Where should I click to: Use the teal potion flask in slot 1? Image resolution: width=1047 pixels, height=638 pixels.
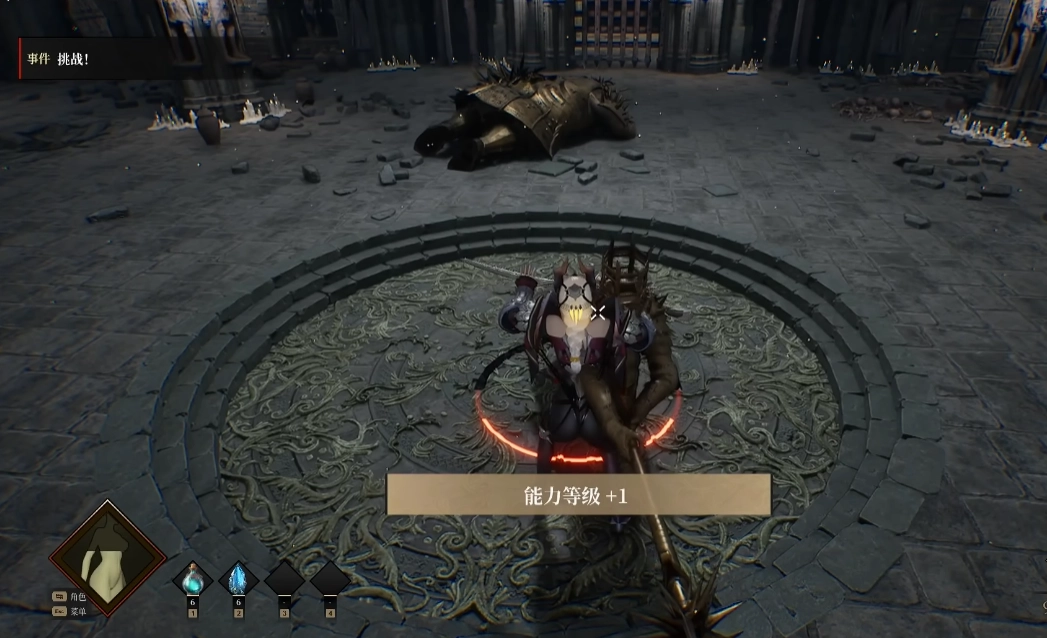point(193,579)
